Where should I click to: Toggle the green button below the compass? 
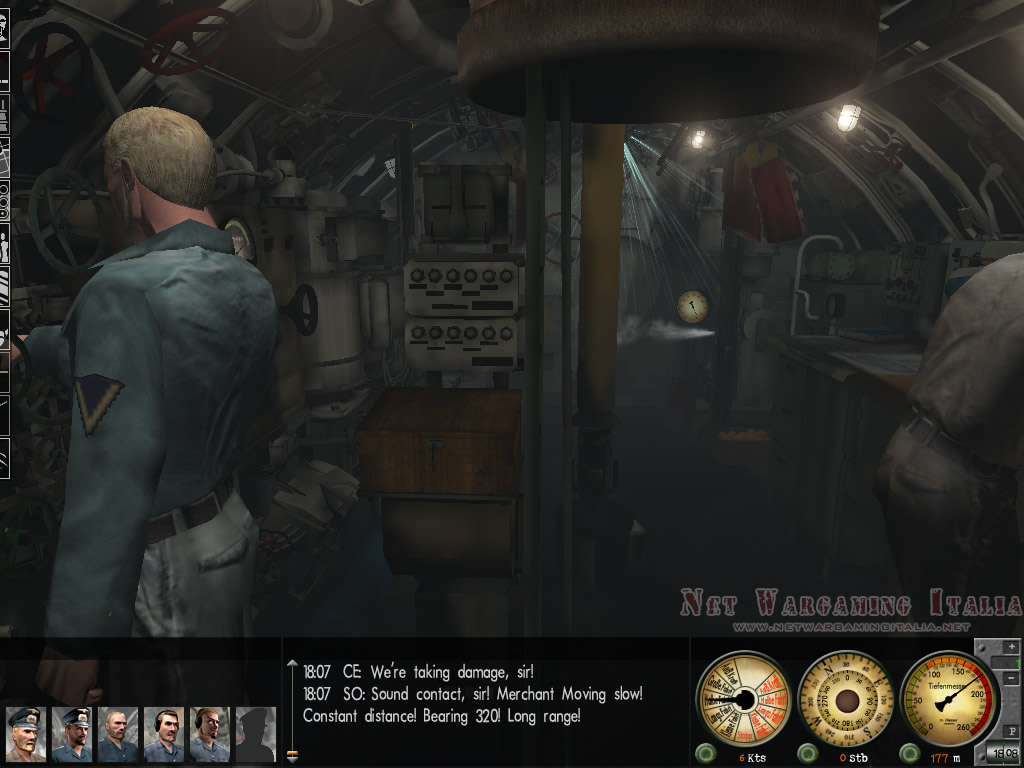coord(807,753)
